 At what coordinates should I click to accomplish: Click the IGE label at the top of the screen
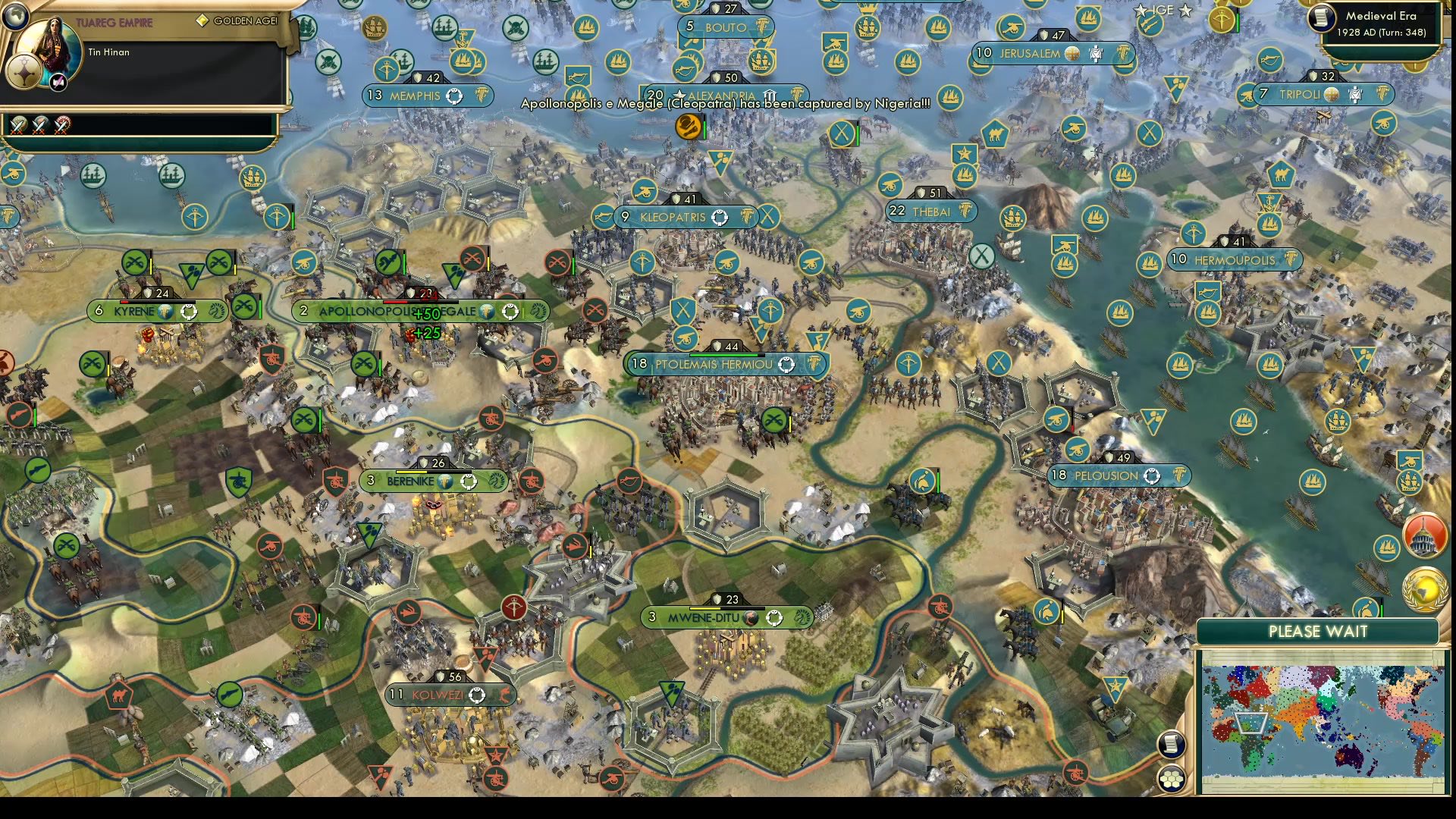coord(1163,11)
